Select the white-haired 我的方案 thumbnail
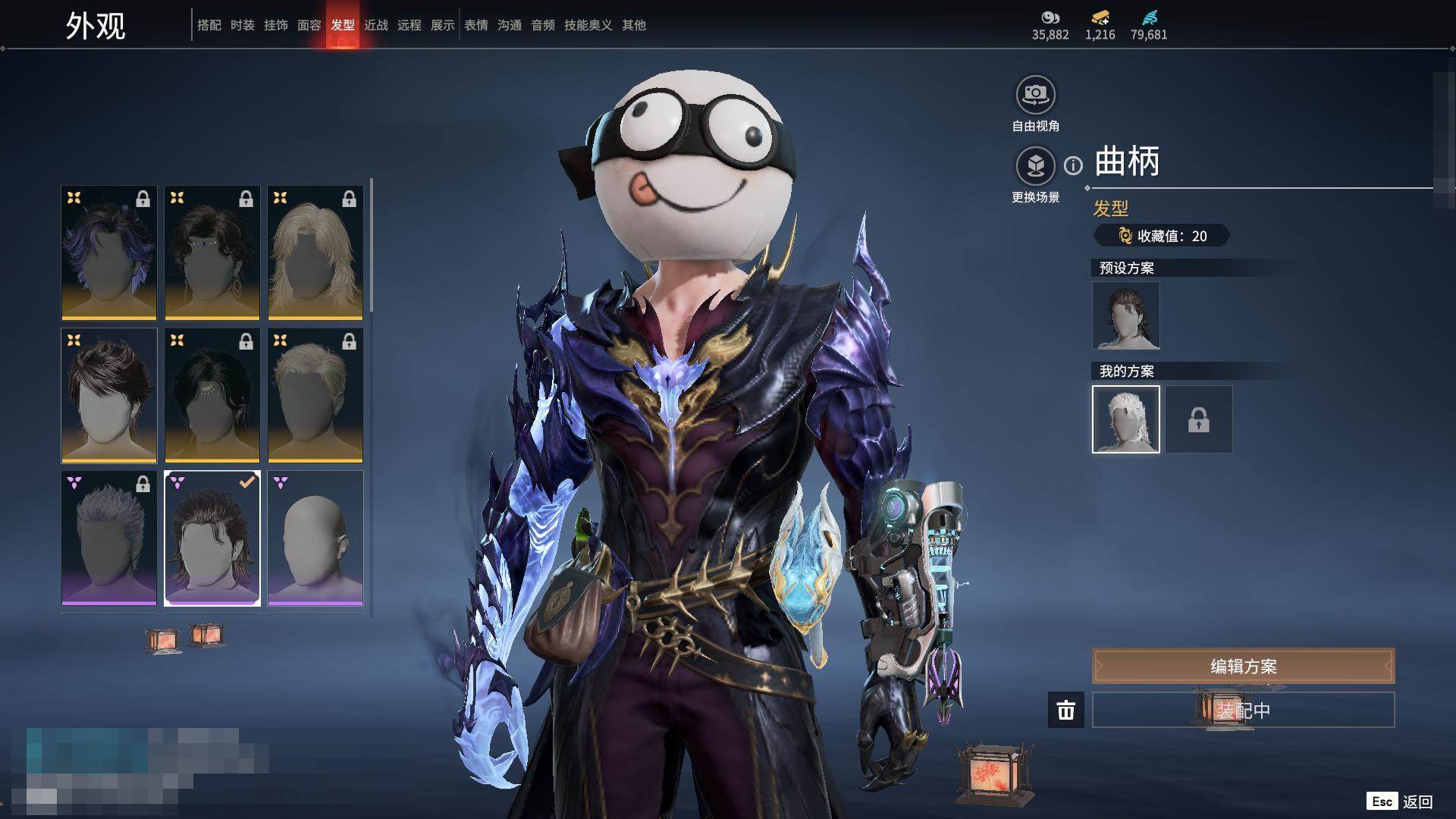1456x819 pixels. [1125, 419]
